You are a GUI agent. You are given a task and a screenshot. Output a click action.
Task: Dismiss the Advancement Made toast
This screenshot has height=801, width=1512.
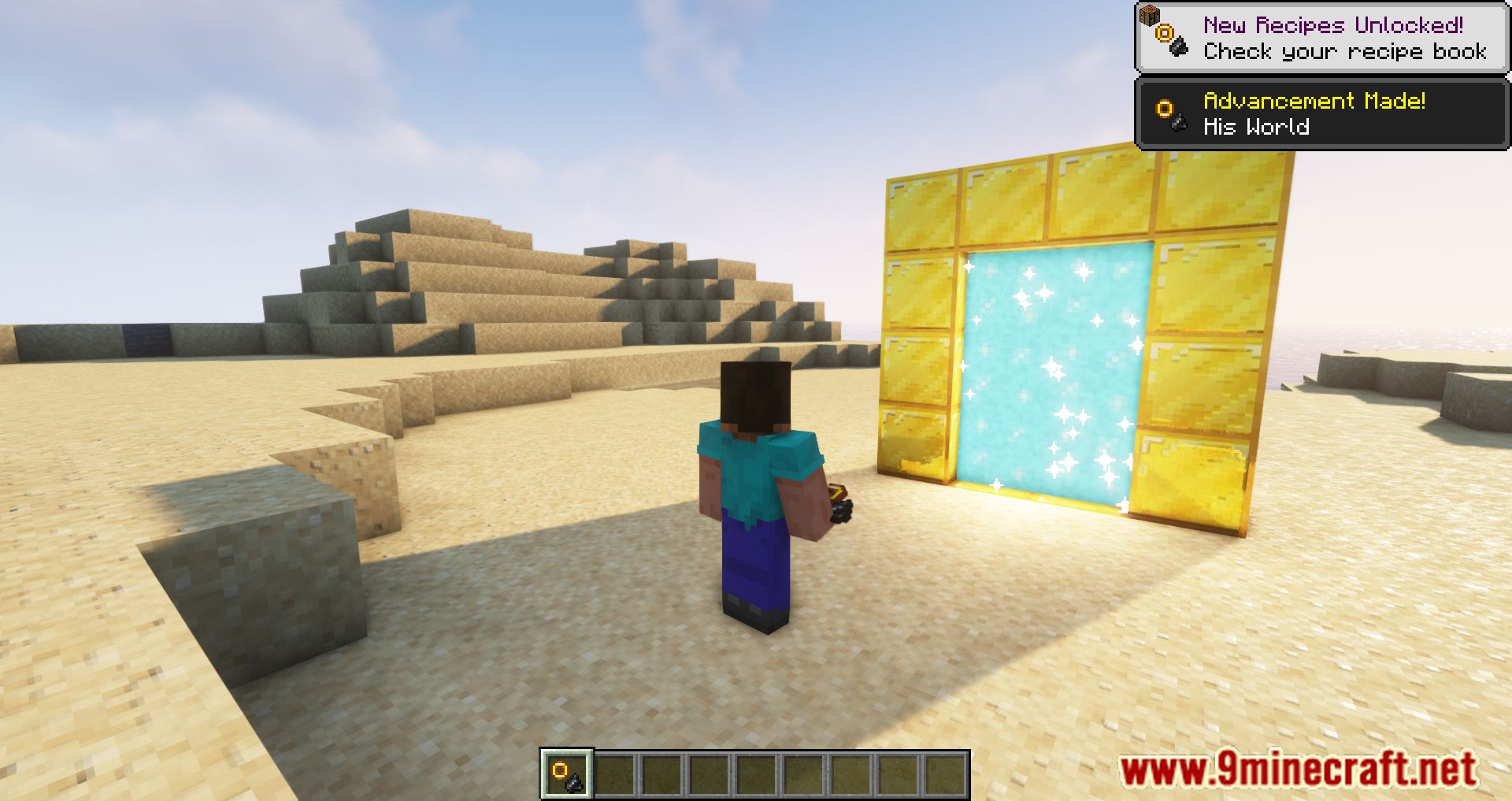click(1323, 113)
